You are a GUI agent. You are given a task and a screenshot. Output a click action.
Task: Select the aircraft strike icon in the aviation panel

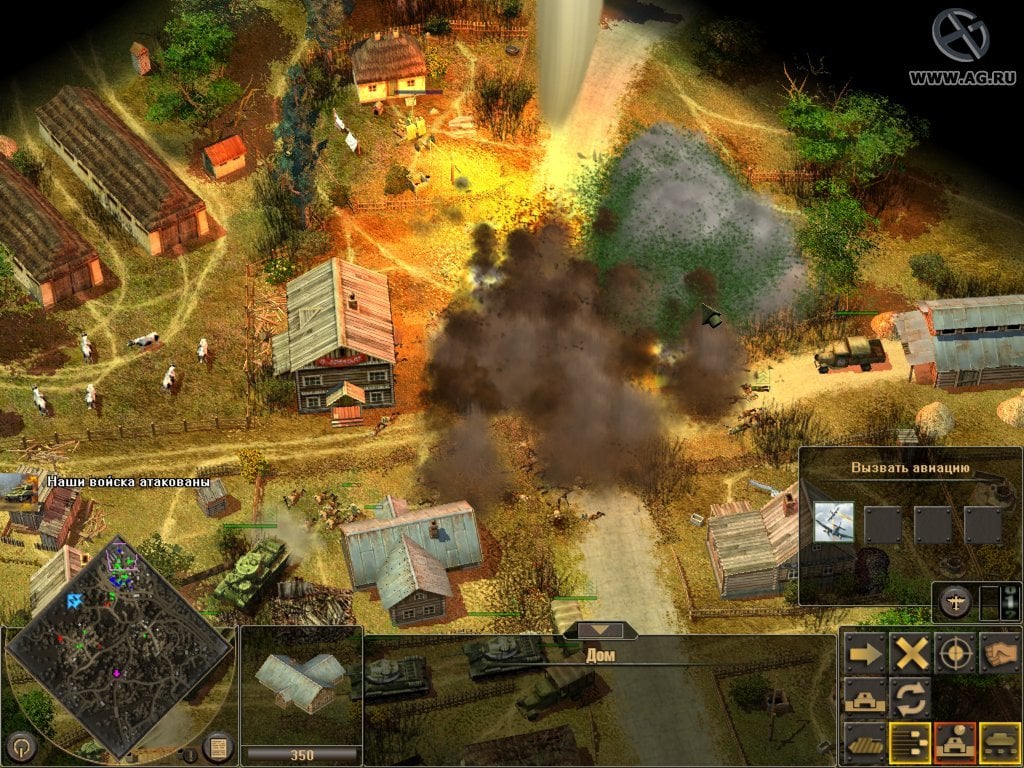[x=833, y=523]
